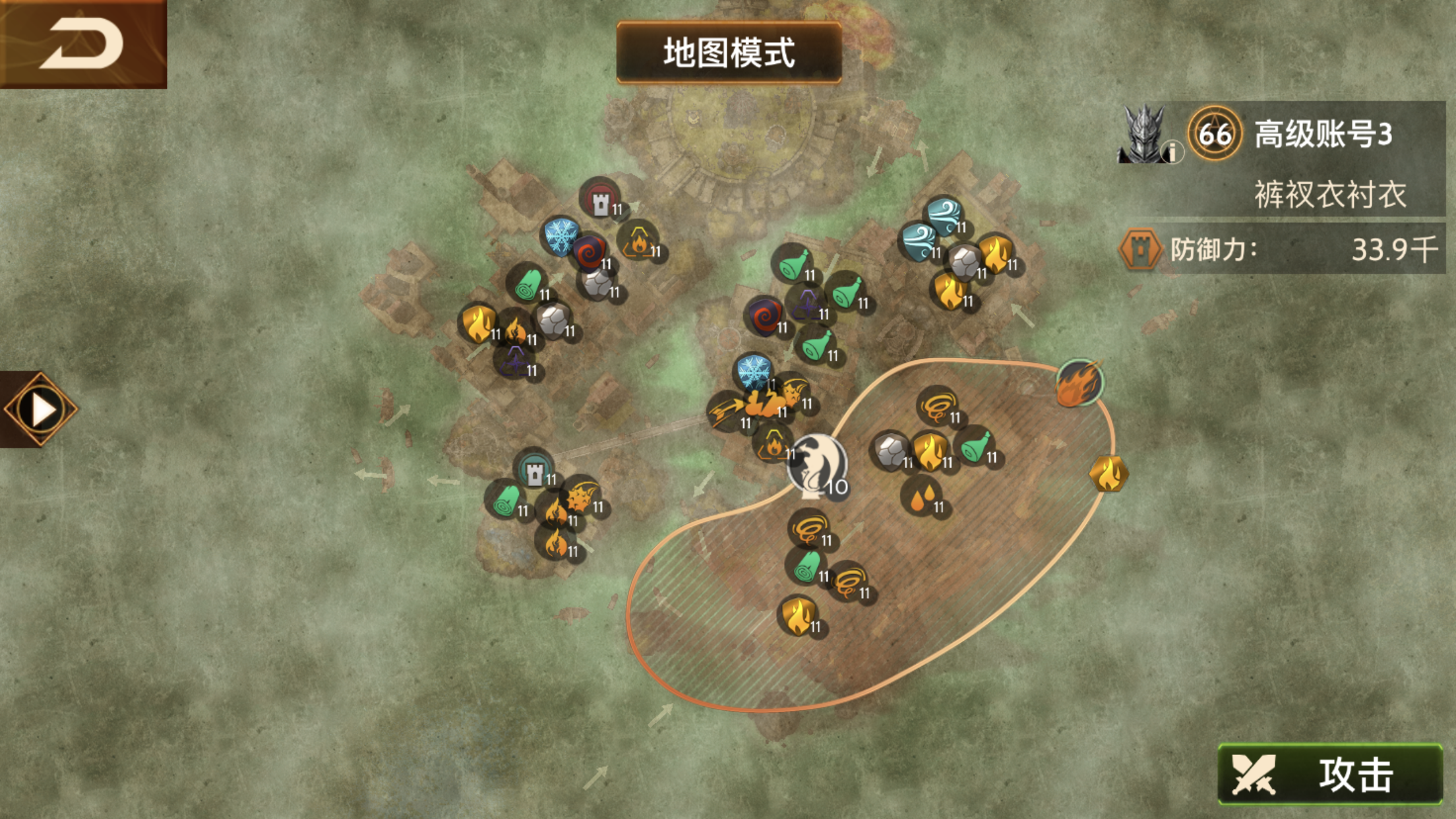Click the gargoyle monster node level 11
The image size is (1456, 819).
pyautogui.click(x=793, y=394)
